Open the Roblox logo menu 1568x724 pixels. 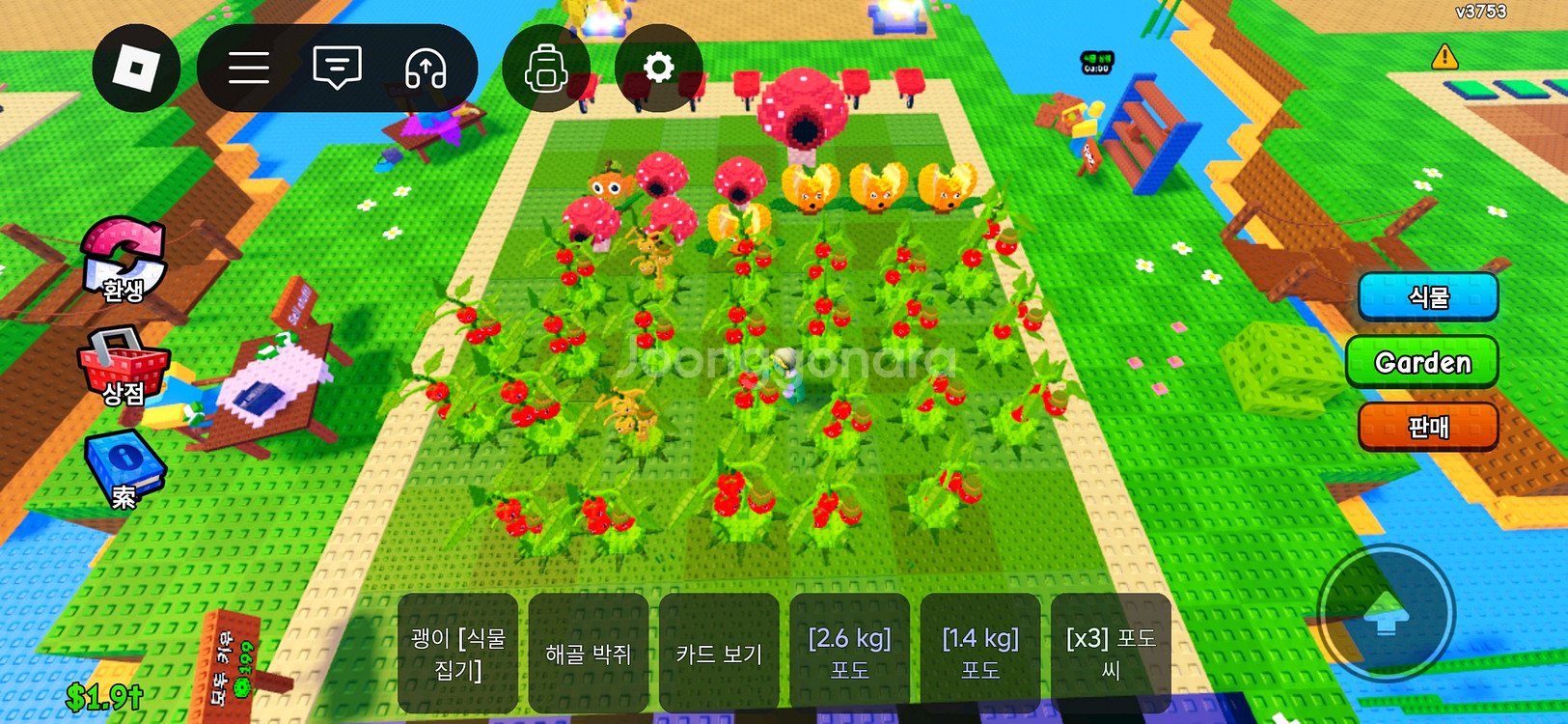(x=136, y=69)
